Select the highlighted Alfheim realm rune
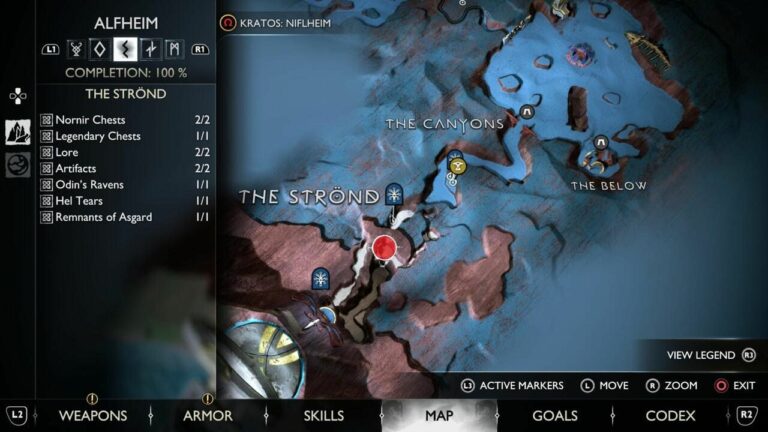Screen dimensions: 768x432 125,48
